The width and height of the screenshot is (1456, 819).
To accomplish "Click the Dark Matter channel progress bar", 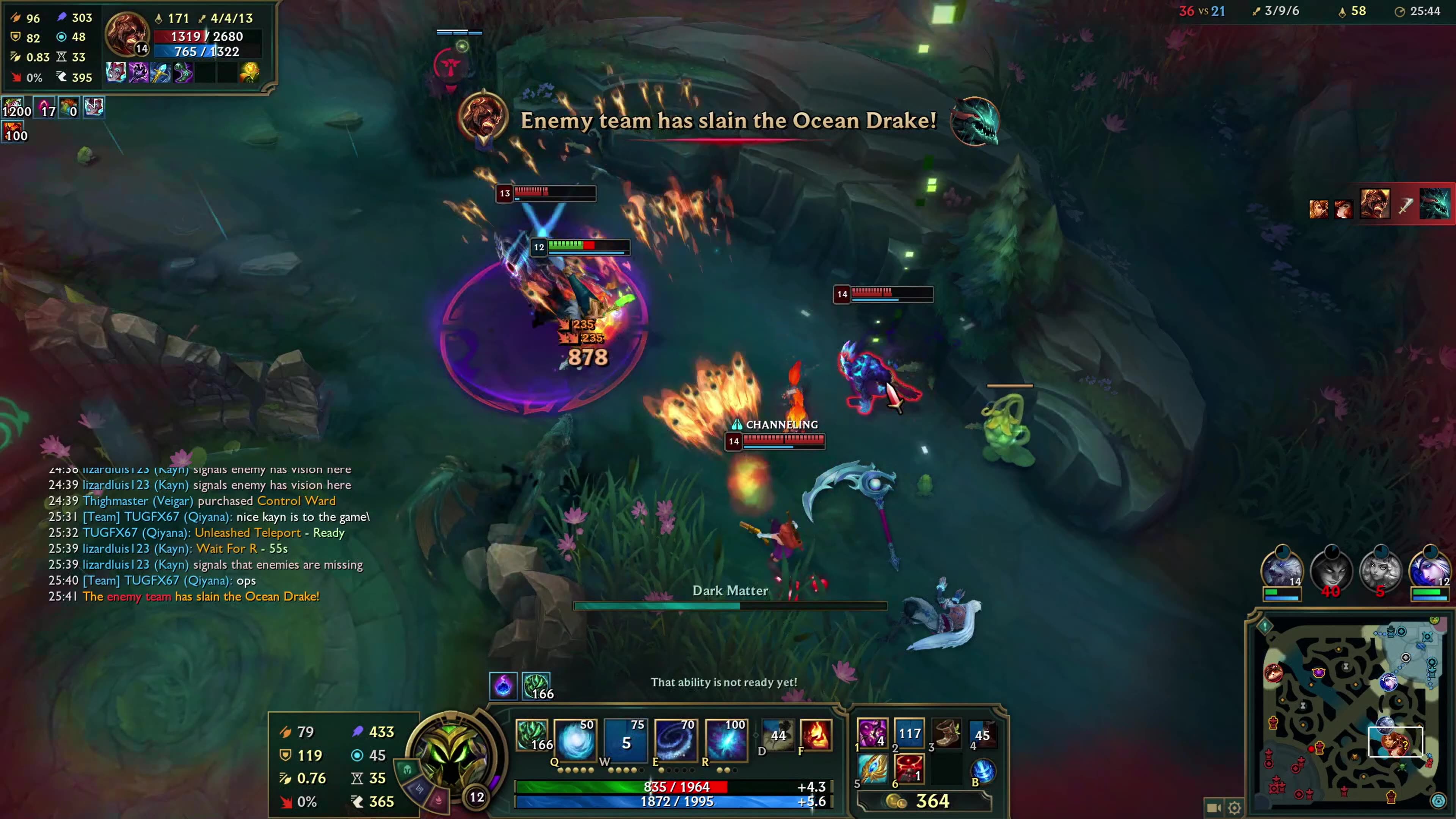I will tap(730, 606).
